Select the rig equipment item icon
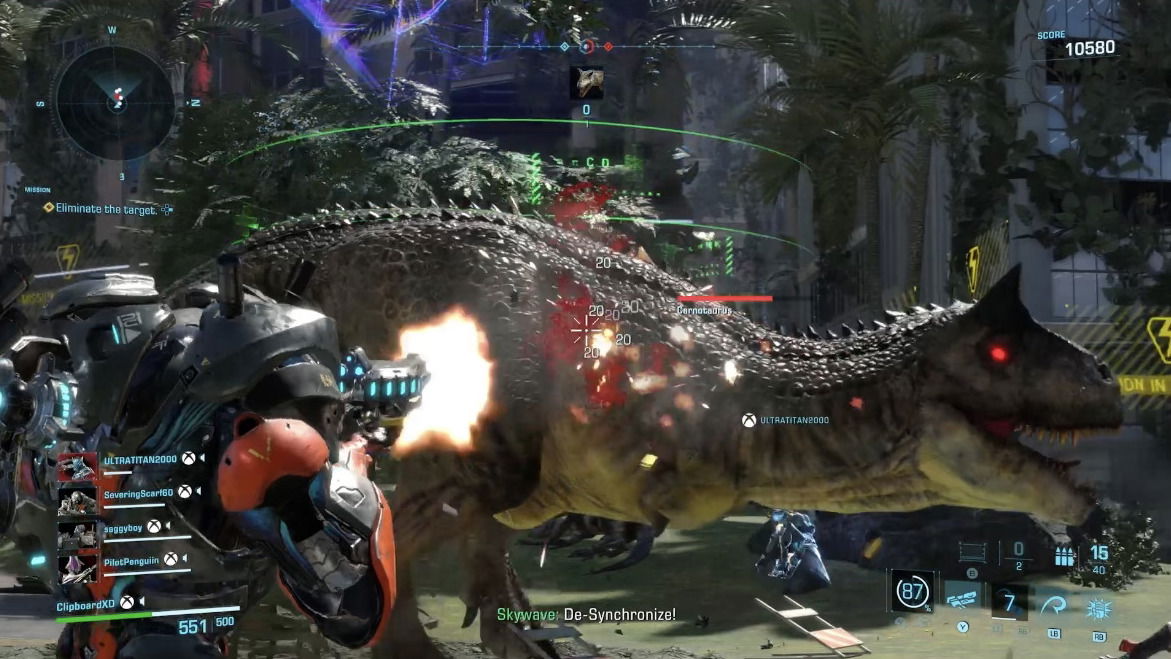 [971, 552]
